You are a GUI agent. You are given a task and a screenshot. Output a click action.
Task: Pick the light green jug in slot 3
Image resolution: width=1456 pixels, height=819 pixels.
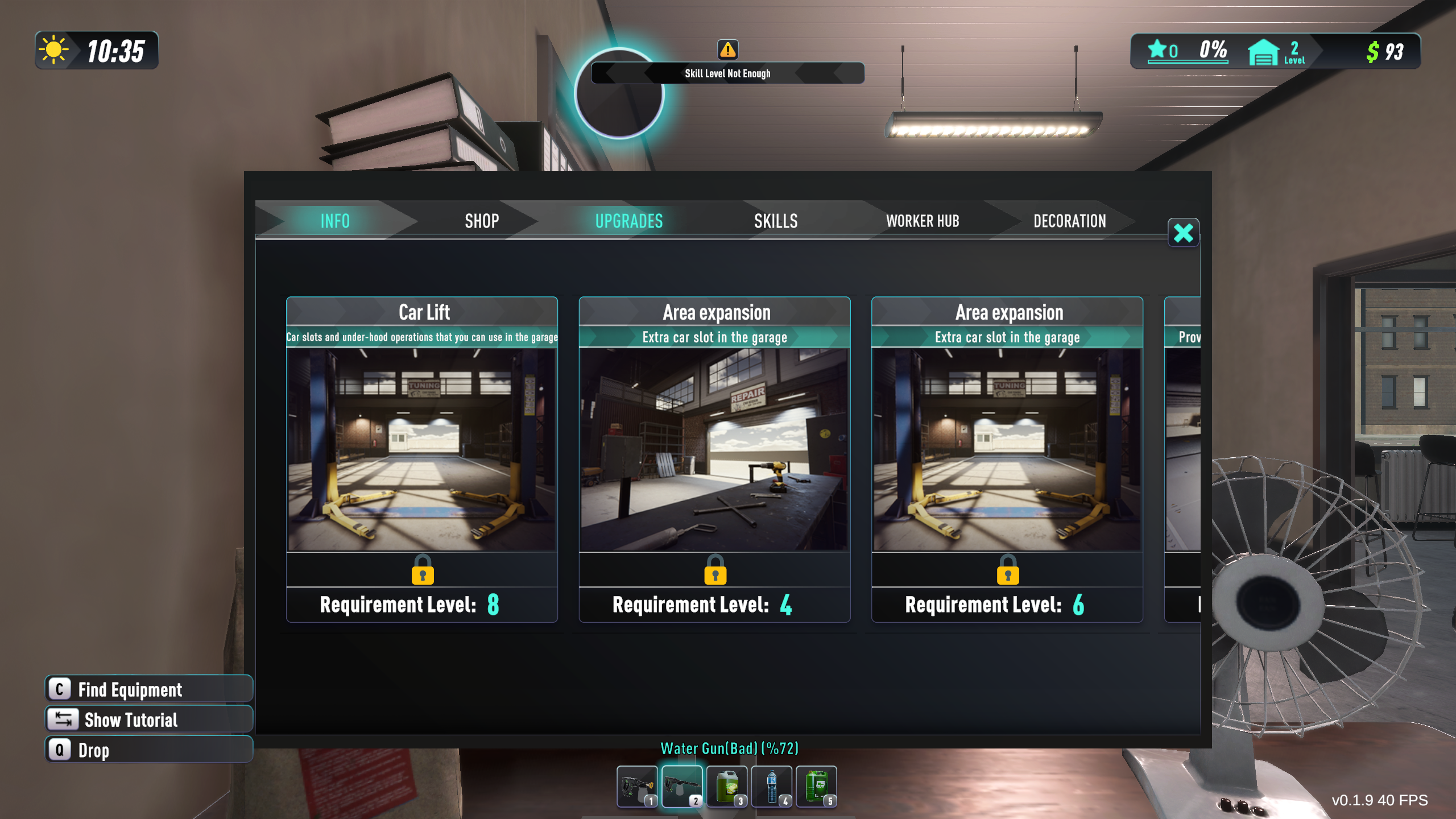coord(727,787)
